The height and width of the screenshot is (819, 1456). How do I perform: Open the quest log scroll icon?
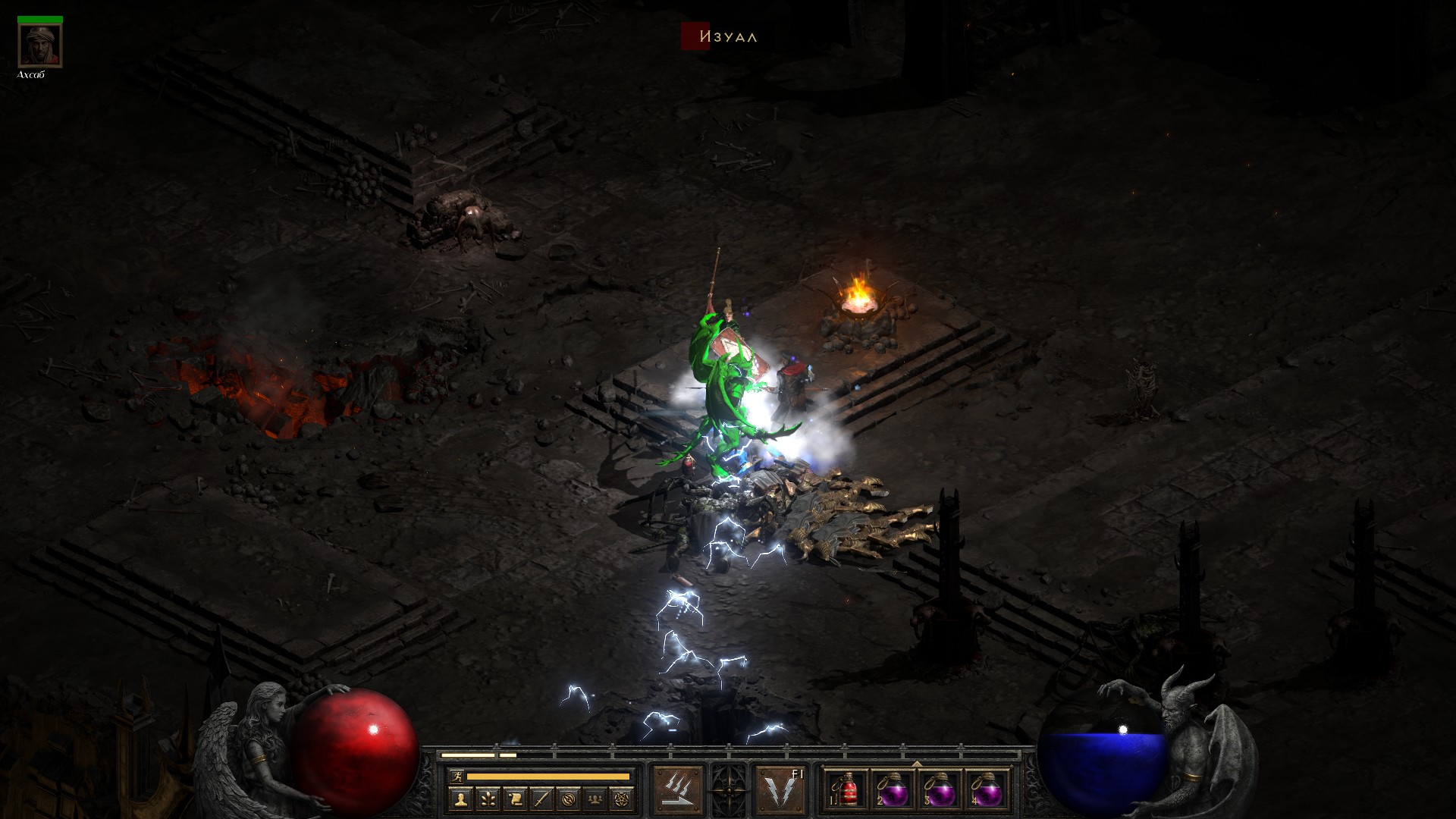click(x=514, y=798)
